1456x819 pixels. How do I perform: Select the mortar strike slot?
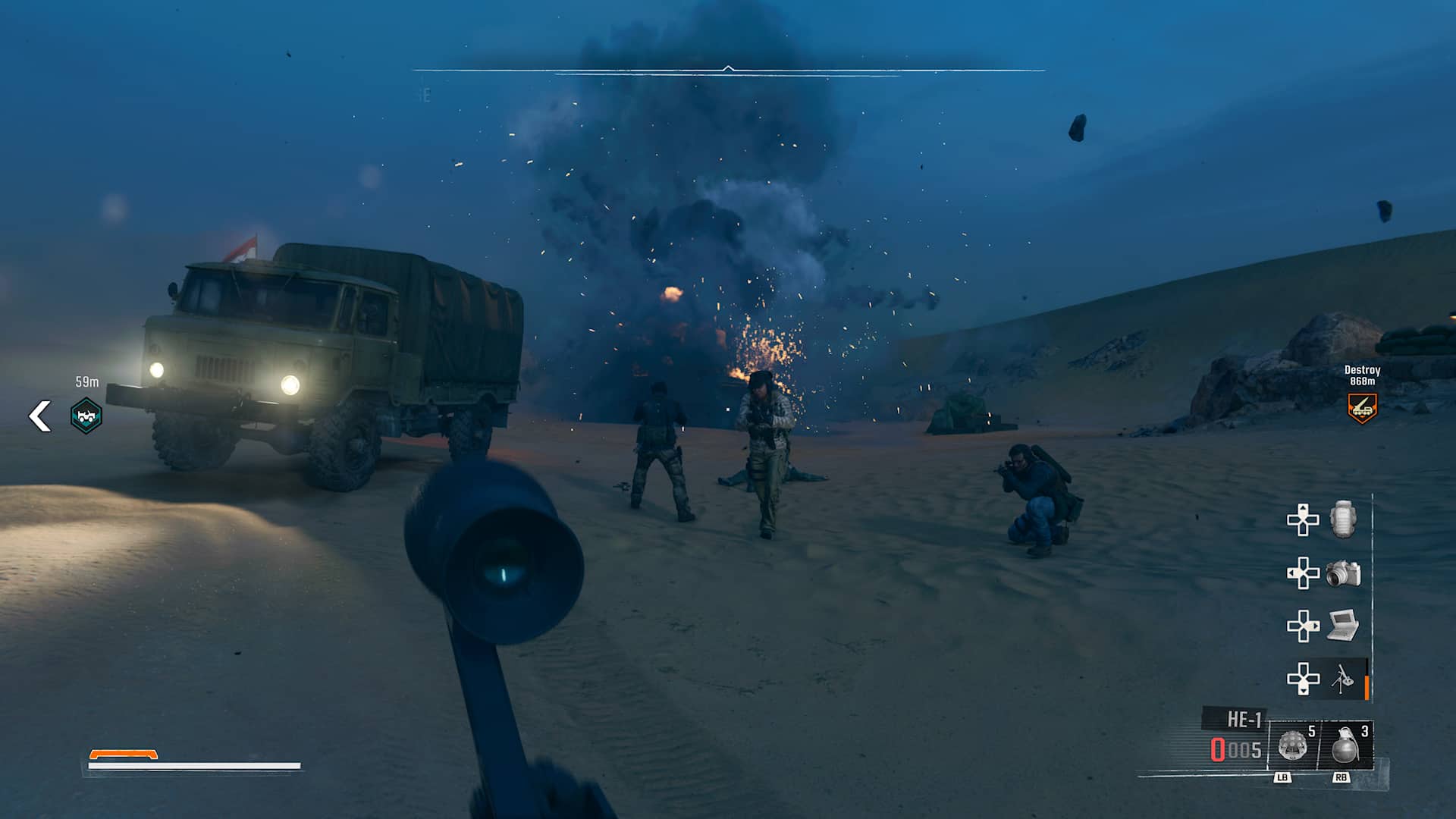pos(1342,678)
